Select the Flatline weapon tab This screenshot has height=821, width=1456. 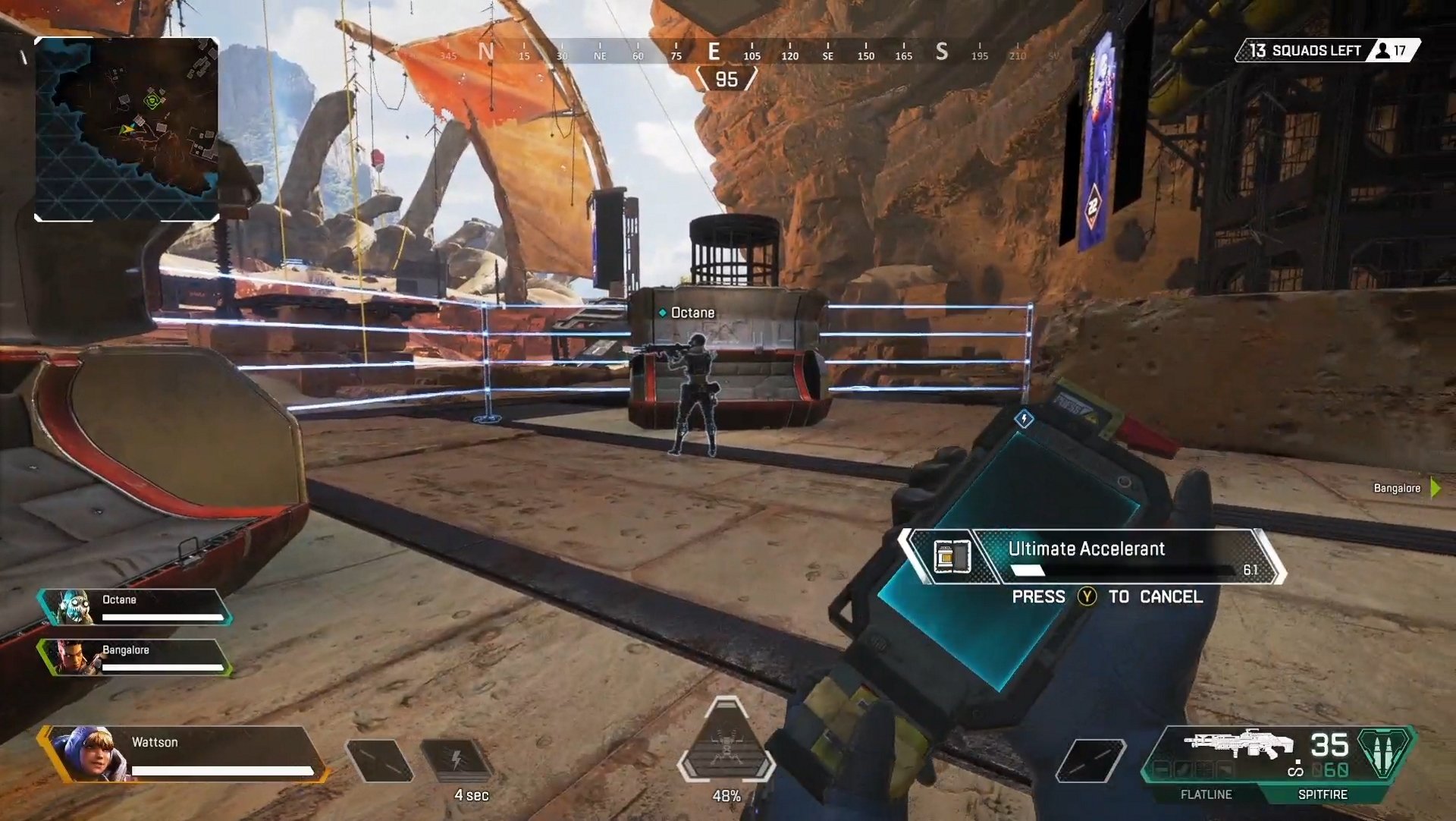1206,794
